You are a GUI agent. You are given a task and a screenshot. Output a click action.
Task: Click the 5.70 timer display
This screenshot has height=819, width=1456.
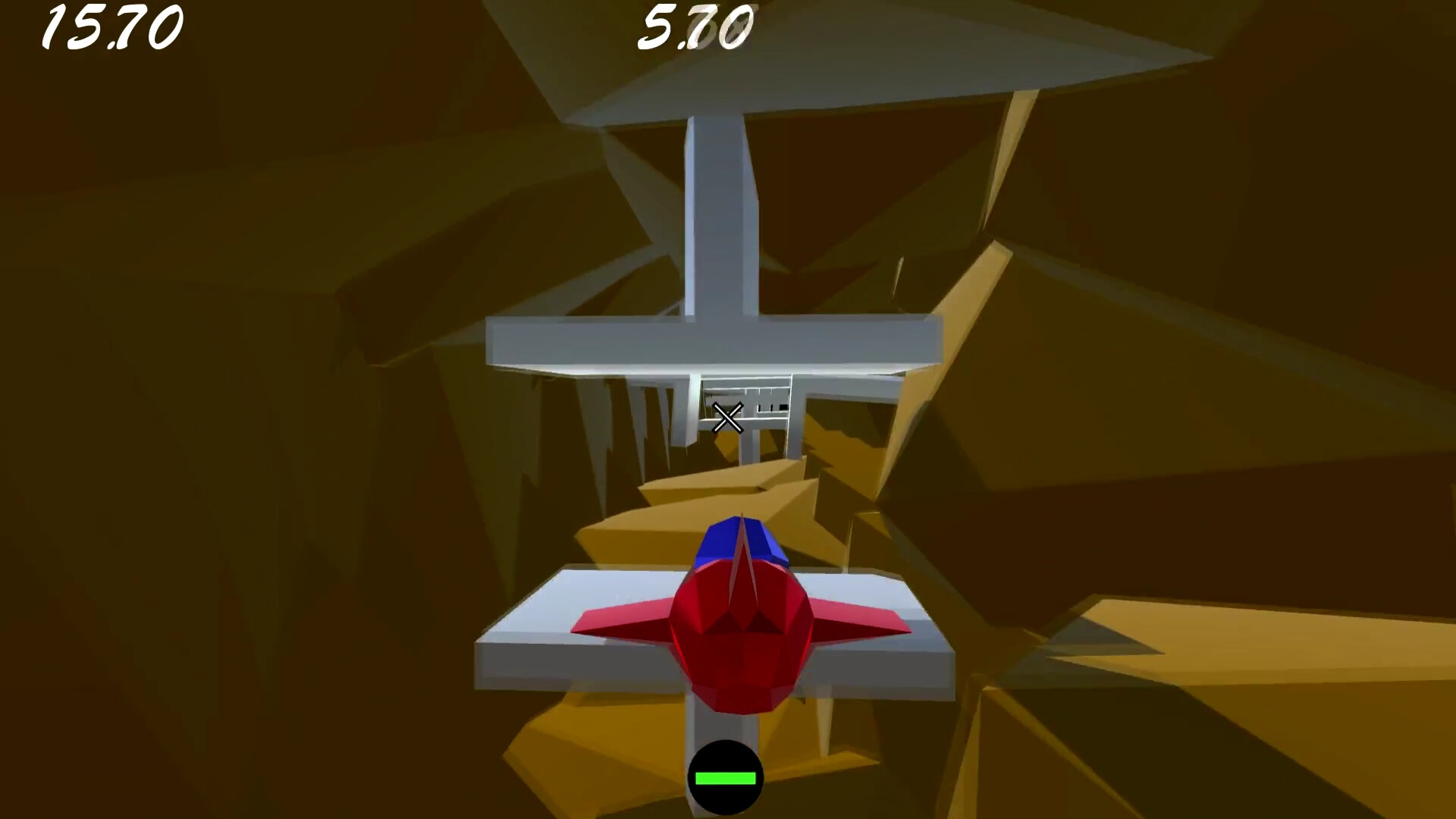(x=694, y=27)
